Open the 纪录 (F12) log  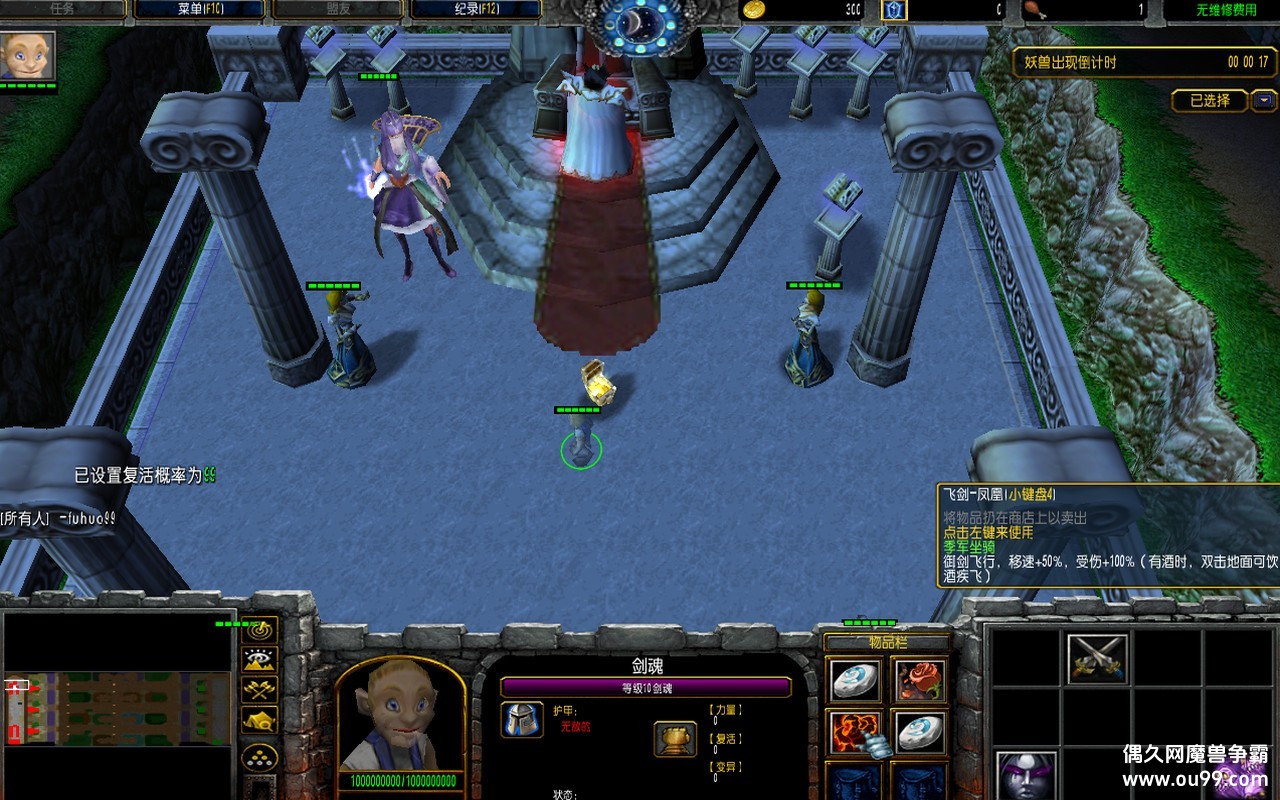click(x=475, y=10)
